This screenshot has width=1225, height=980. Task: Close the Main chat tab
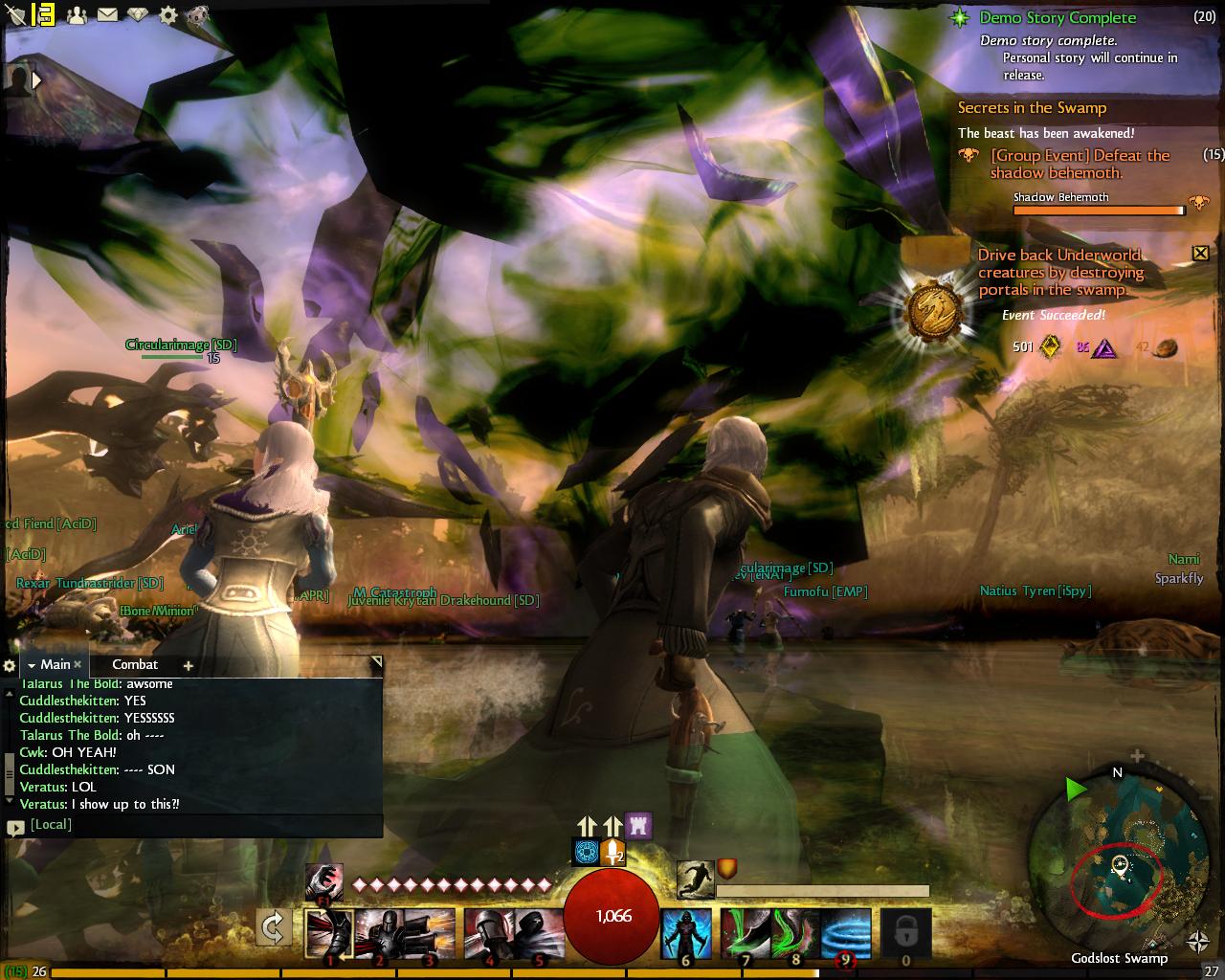[x=78, y=664]
